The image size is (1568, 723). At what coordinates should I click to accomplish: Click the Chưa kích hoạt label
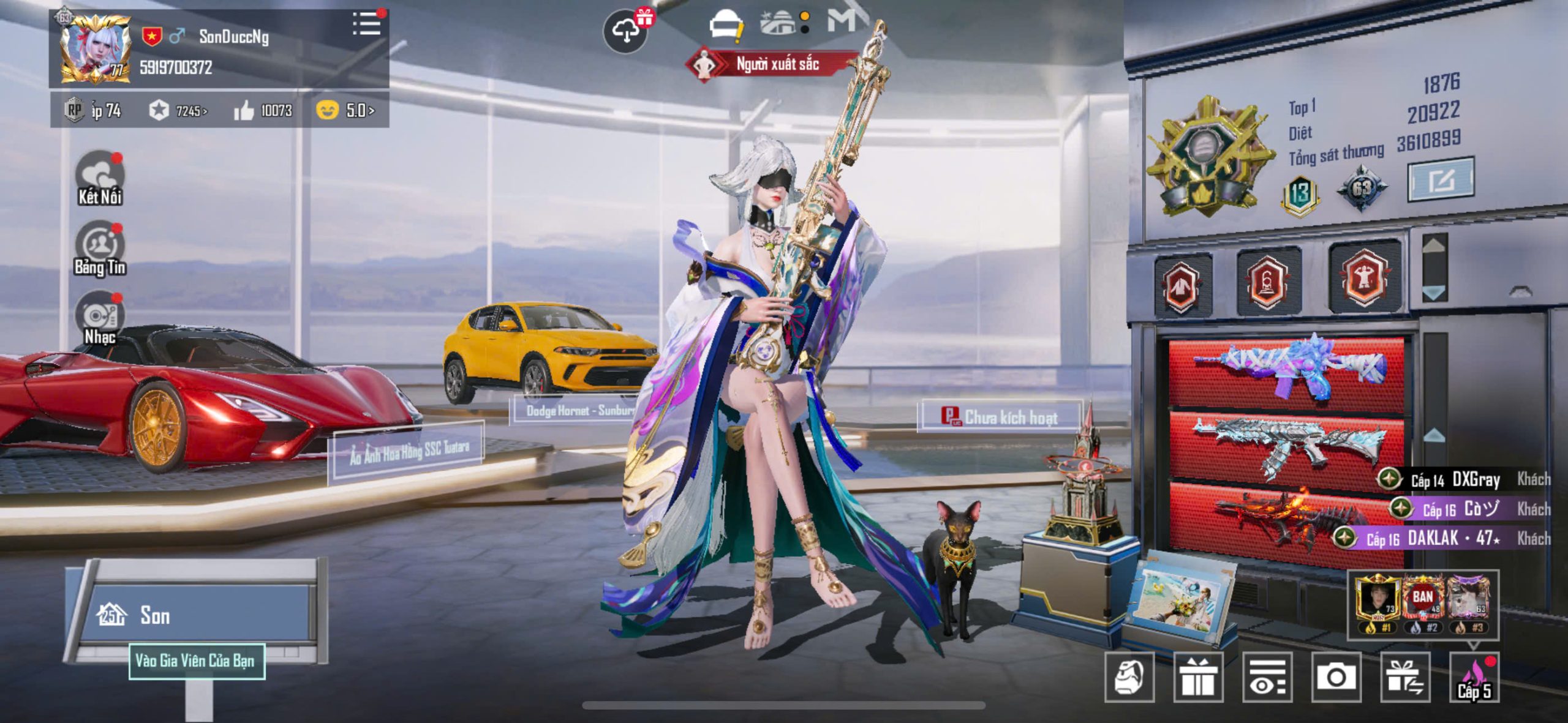(1000, 417)
